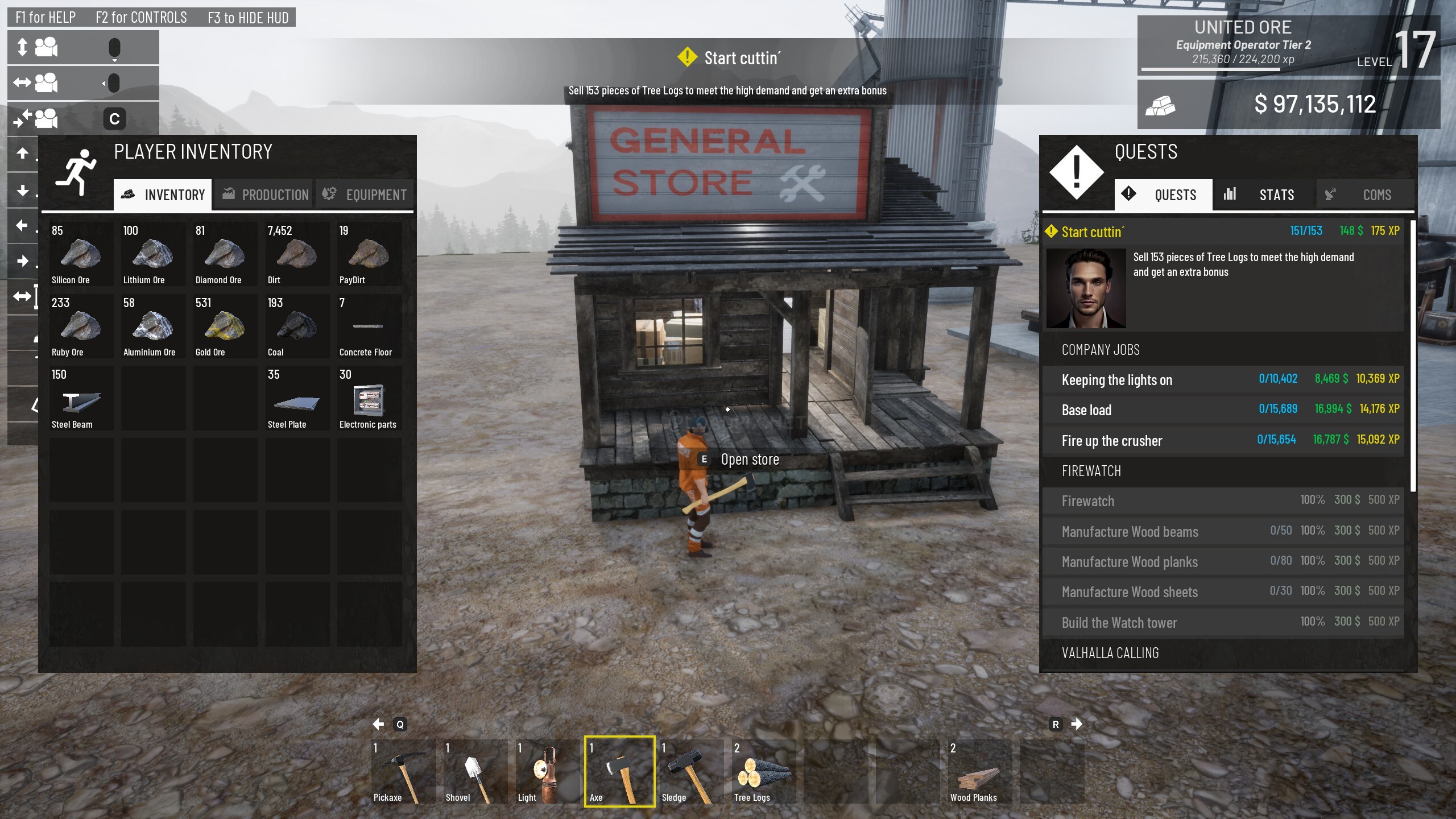This screenshot has width=1456, height=819.
Task: Select the Steel Beam slot
Action: (81, 398)
